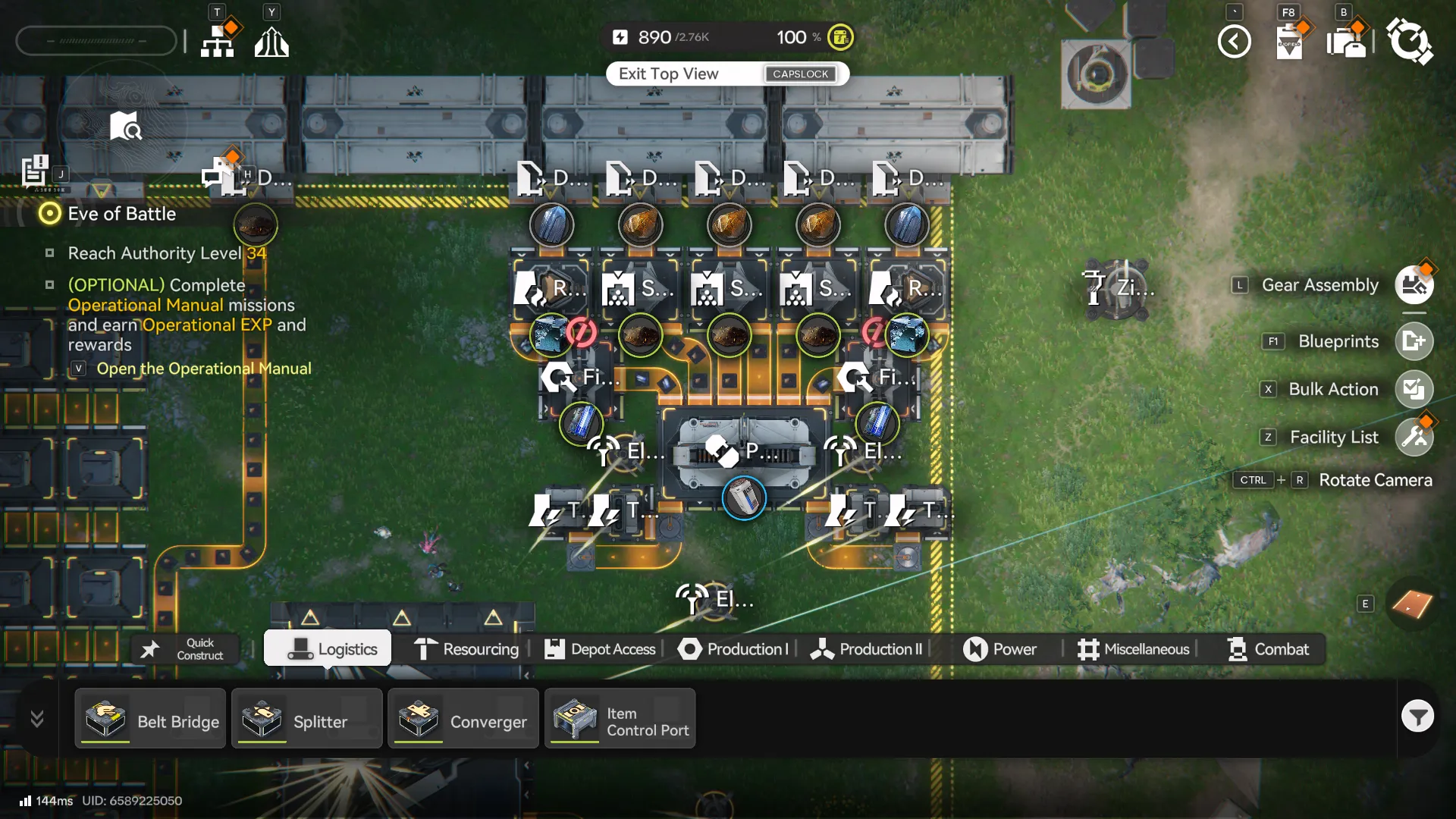Toggle the filter in bottom right
The width and height of the screenshot is (1456, 819).
pos(1418,716)
